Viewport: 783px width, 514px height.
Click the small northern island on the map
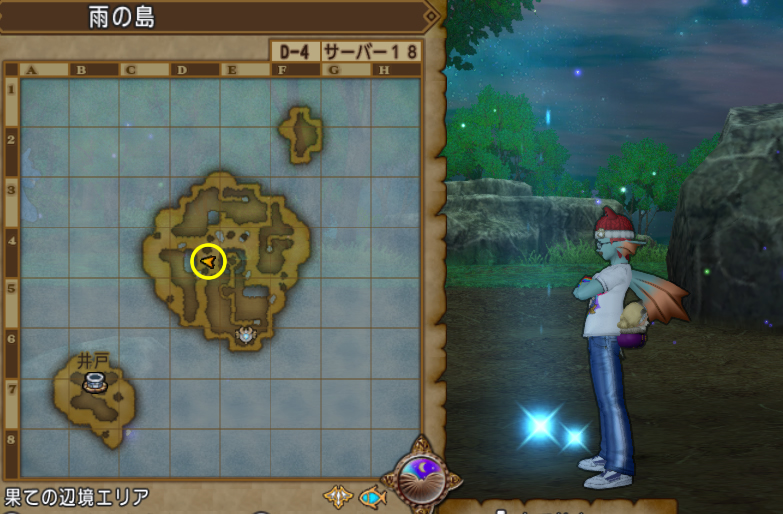tap(301, 134)
